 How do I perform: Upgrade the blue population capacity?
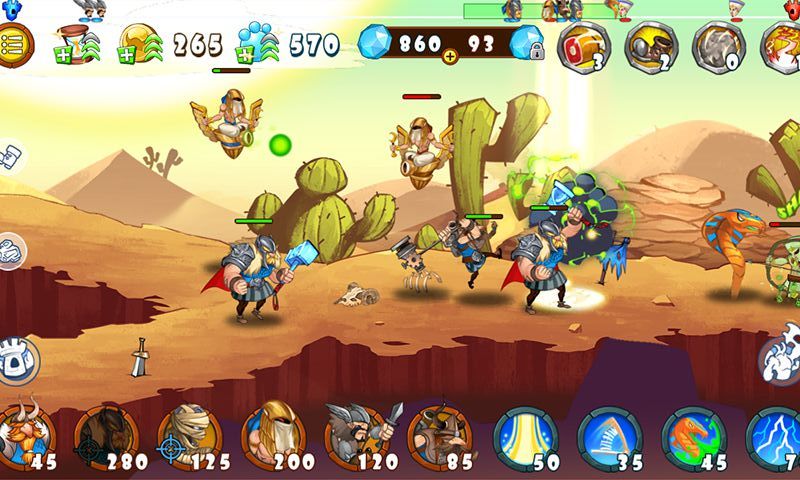coord(259,43)
